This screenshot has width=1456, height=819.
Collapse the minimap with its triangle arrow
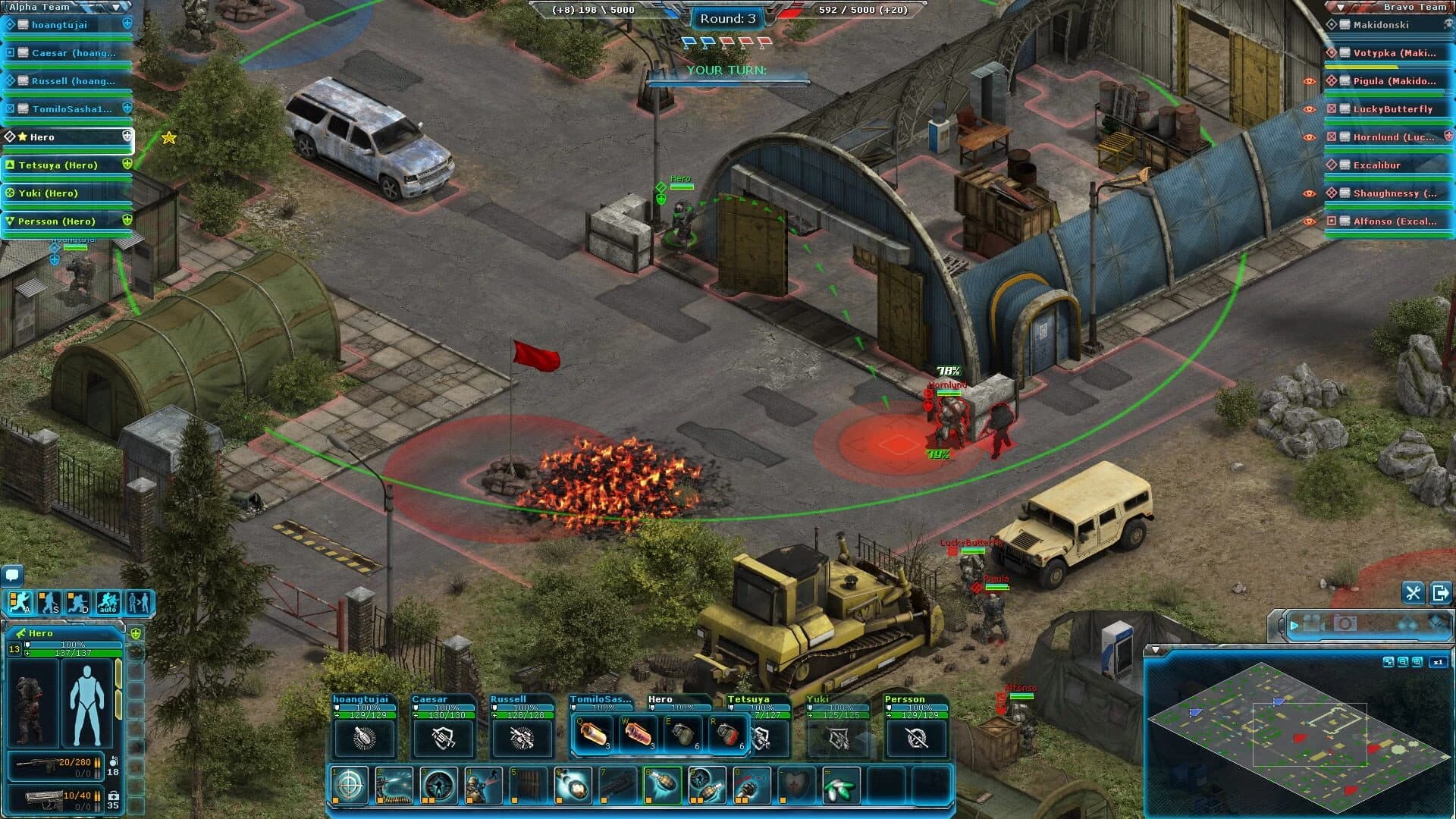tap(1157, 649)
